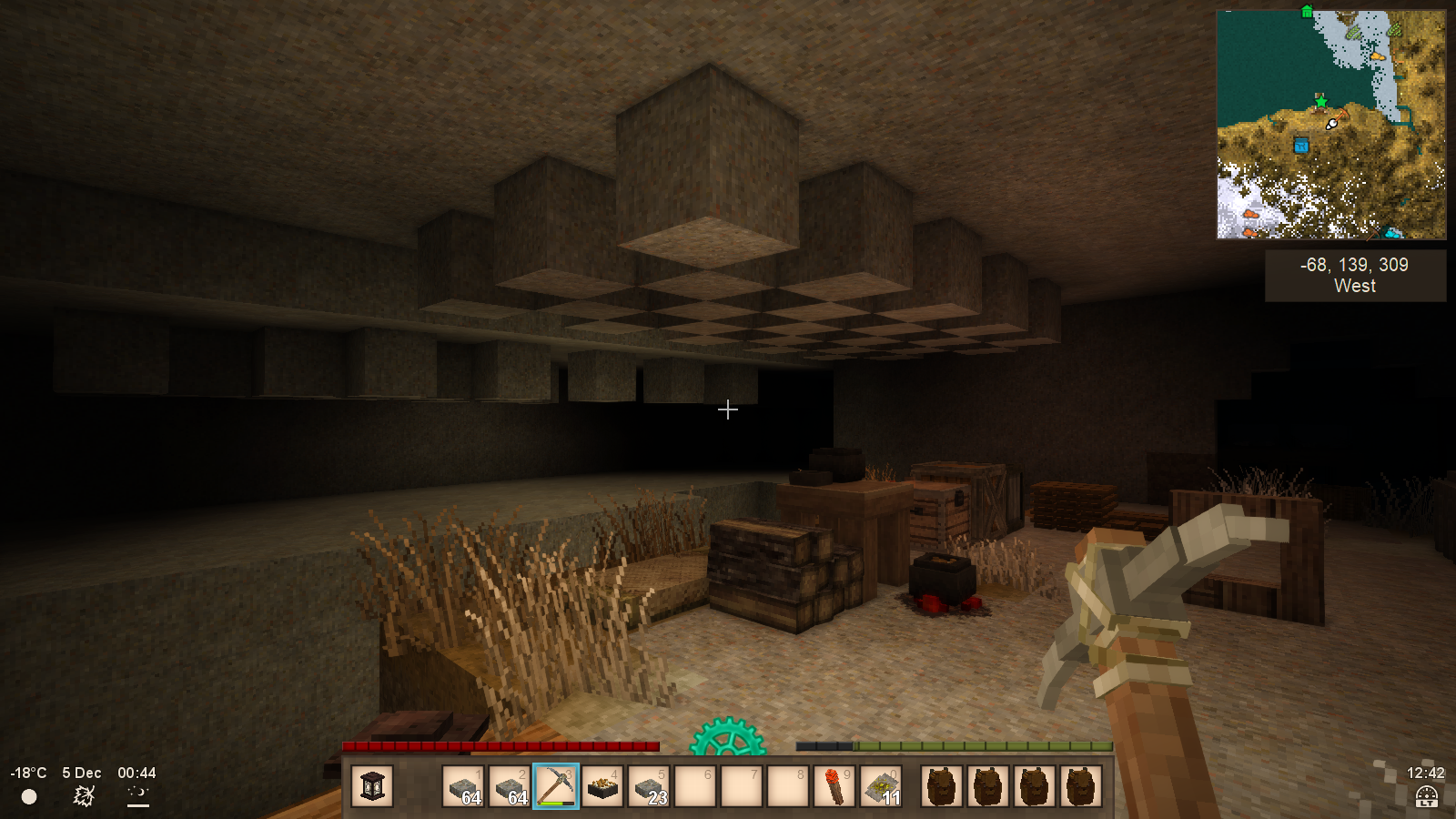Select the pickaxe in hotbar slot 3
The height and width of the screenshot is (819, 1456).
pyautogui.click(x=555, y=786)
